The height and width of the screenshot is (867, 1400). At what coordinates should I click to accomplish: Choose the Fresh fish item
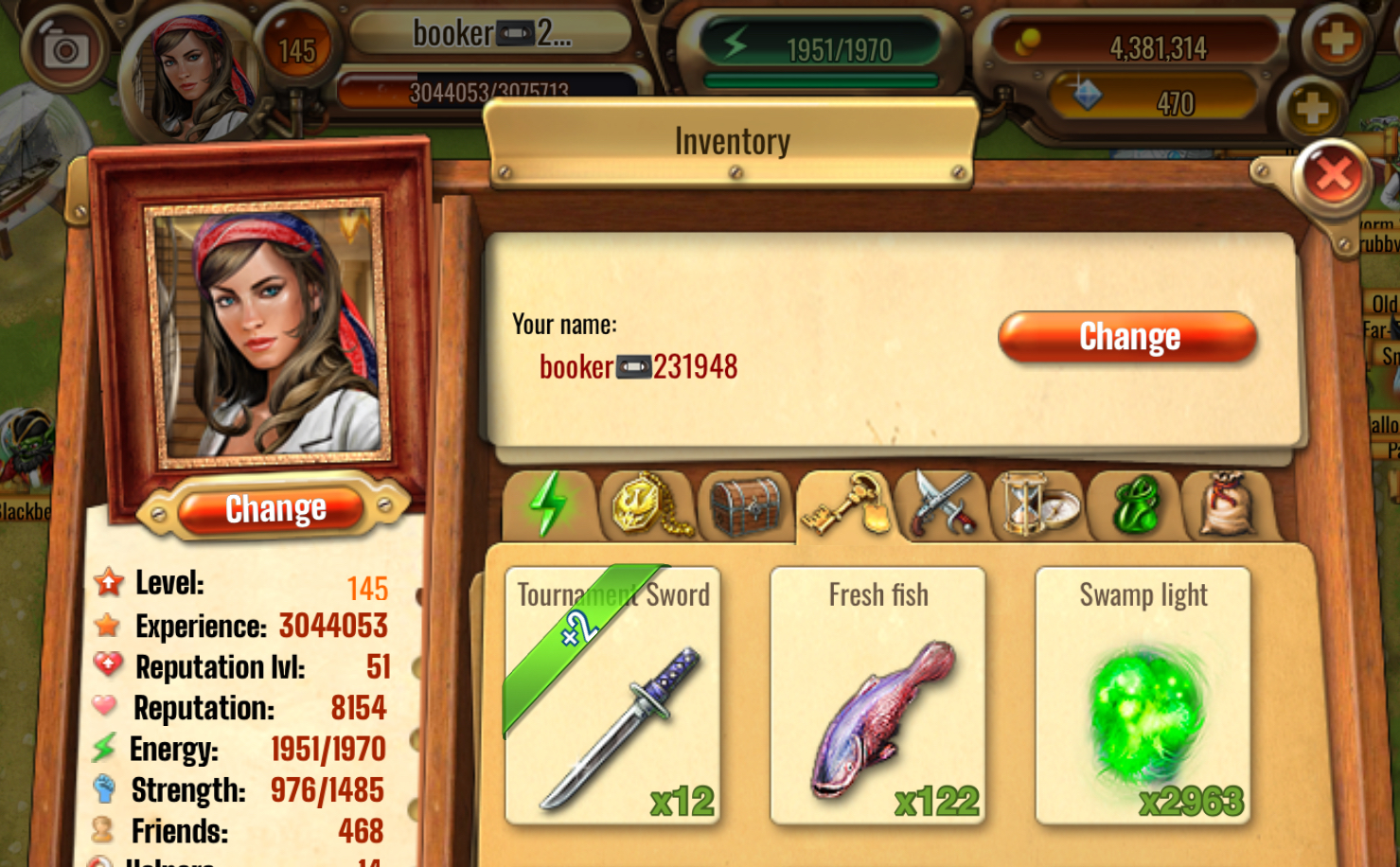tap(877, 697)
